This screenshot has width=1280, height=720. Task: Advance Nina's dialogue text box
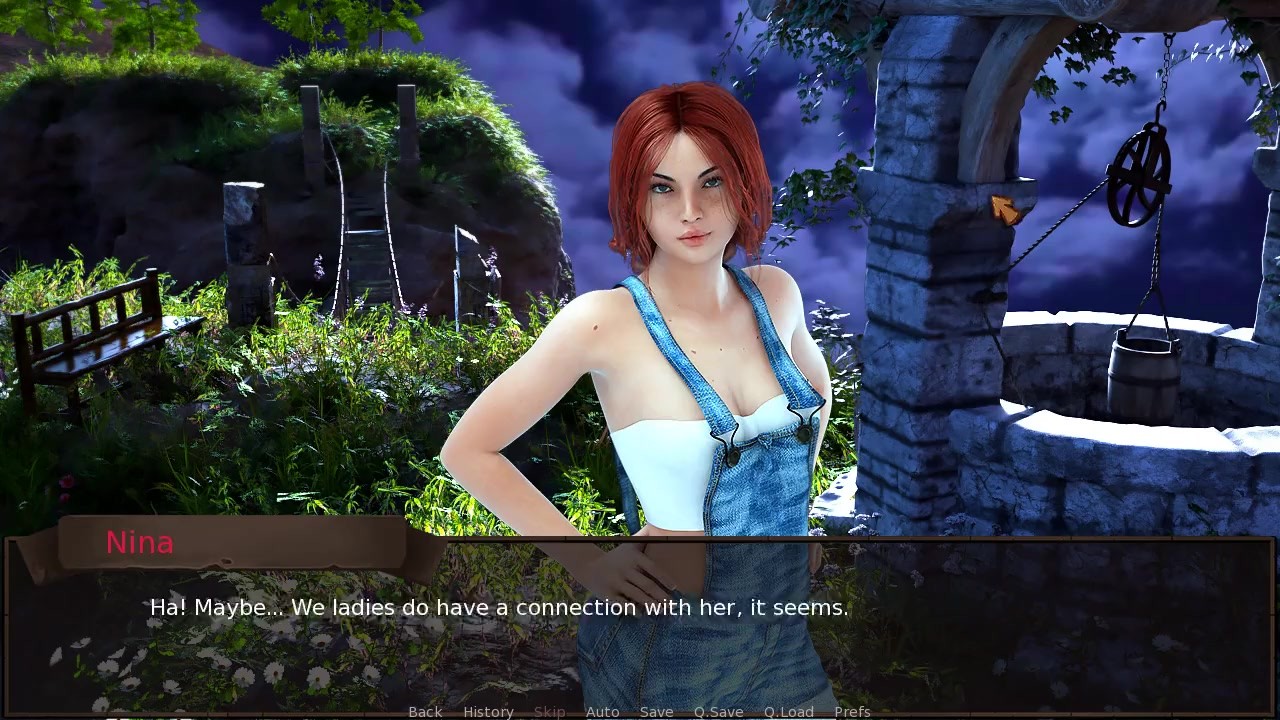tap(640, 620)
